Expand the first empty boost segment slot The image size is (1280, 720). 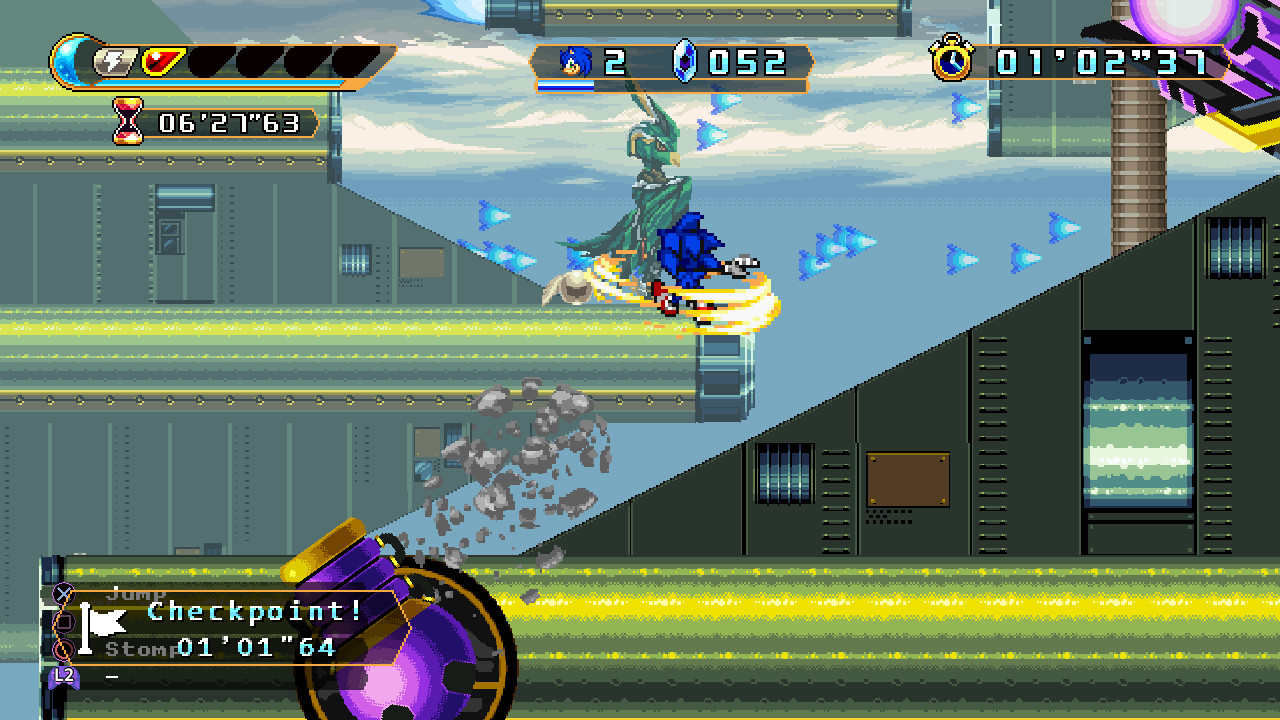click(x=213, y=60)
